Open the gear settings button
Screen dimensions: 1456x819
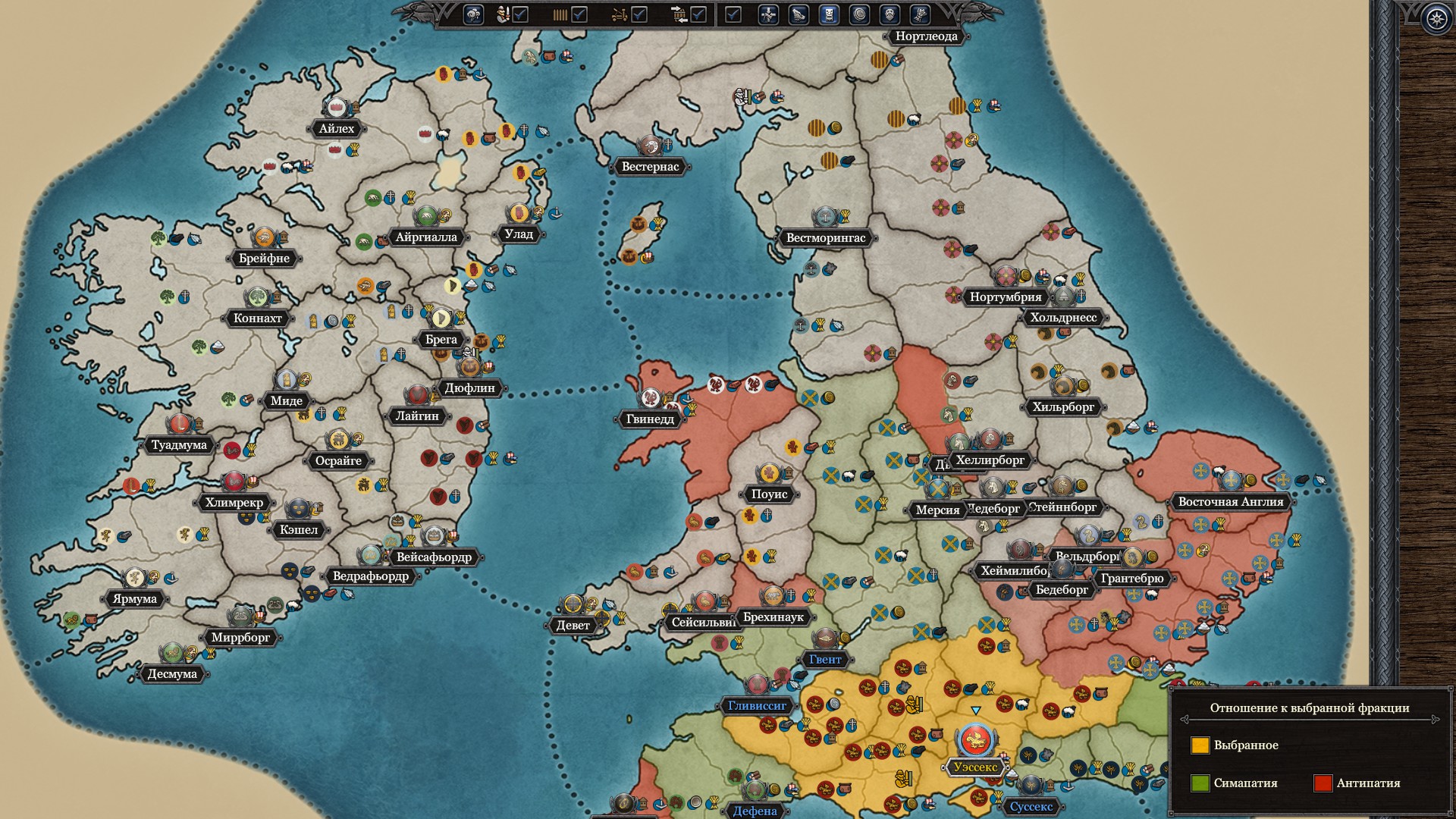[1436, 19]
